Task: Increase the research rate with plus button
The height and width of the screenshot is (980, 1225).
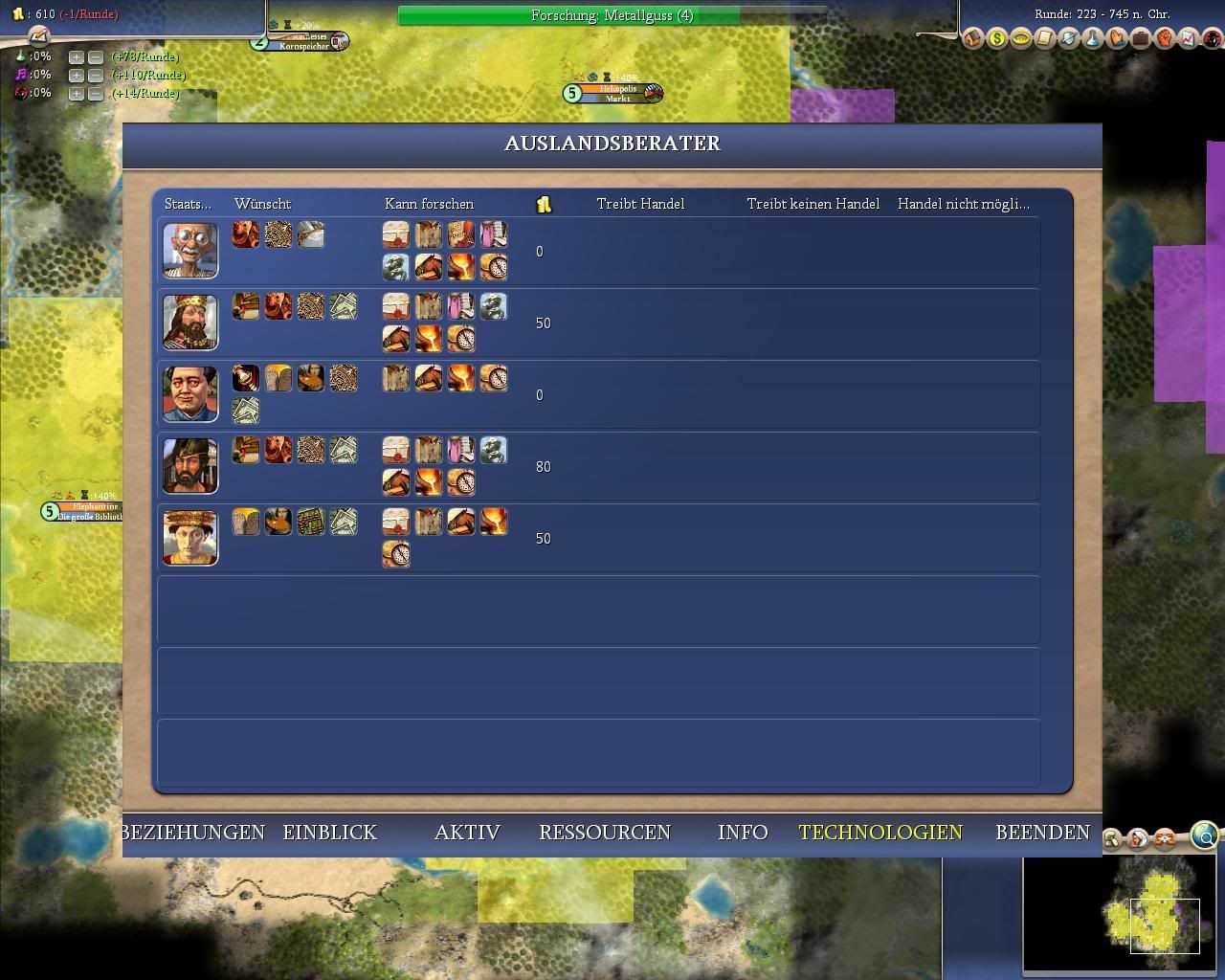Action: pos(76,56)
